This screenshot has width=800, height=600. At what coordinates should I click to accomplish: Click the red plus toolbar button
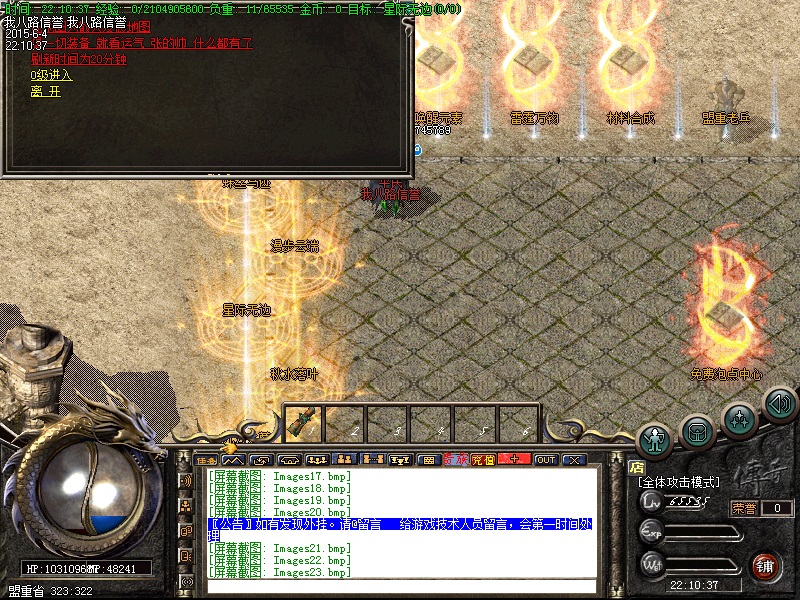point(514,460)
